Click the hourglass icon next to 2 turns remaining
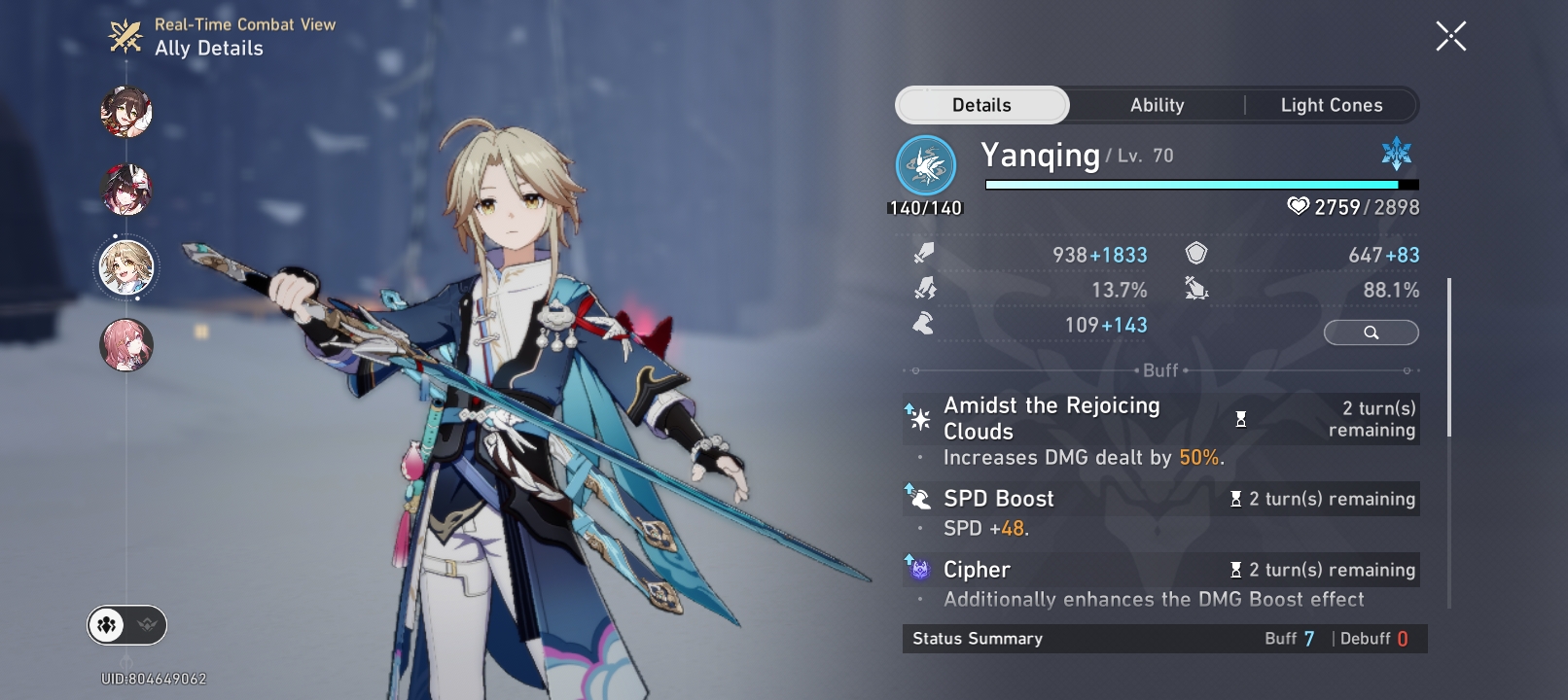The width and height of the screenshot is (1568, 700). [x=1241, y=418]
